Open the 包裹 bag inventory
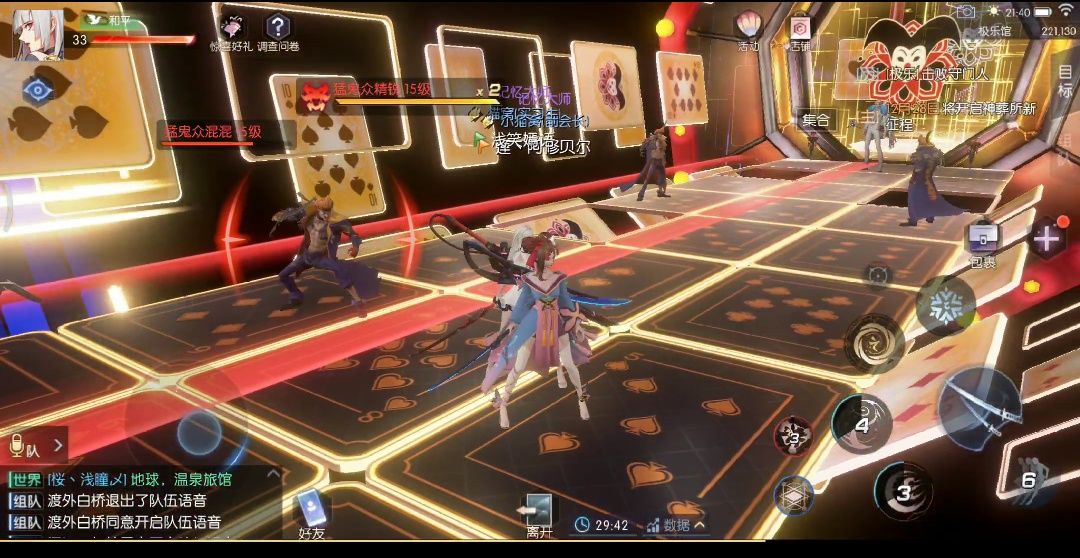Image resolution: width=1080 pixels, height=558 pixels. [x=982, y=242]
